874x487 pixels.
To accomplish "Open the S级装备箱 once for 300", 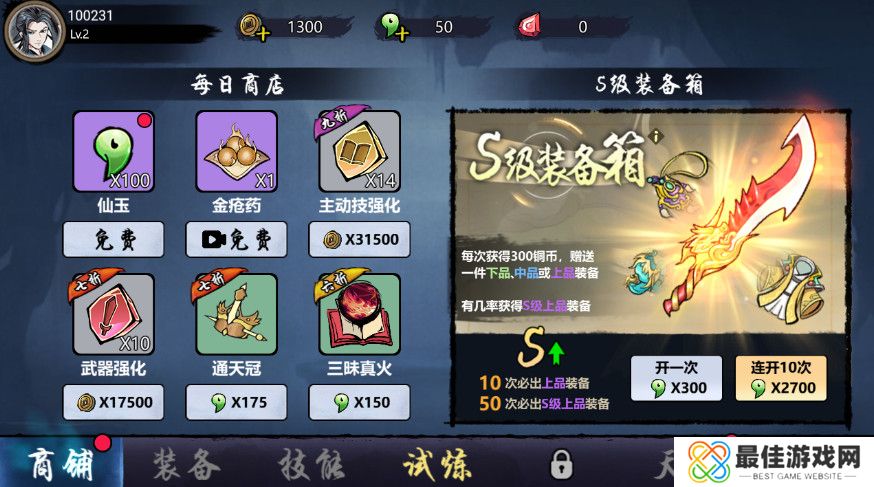I will pyautogui.click(x=679, y=378).
